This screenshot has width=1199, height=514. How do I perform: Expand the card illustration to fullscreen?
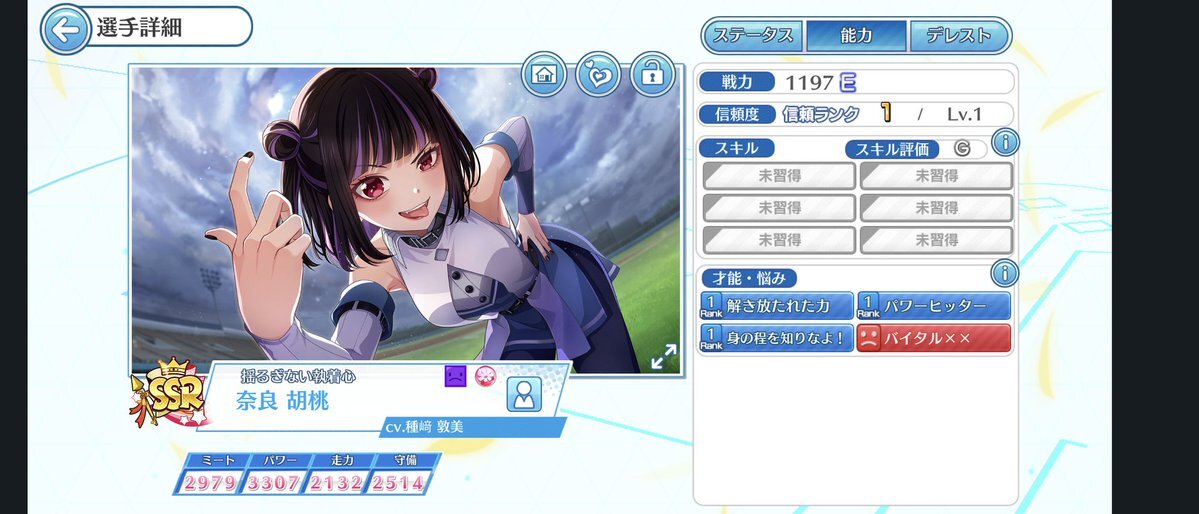(663, 357)
